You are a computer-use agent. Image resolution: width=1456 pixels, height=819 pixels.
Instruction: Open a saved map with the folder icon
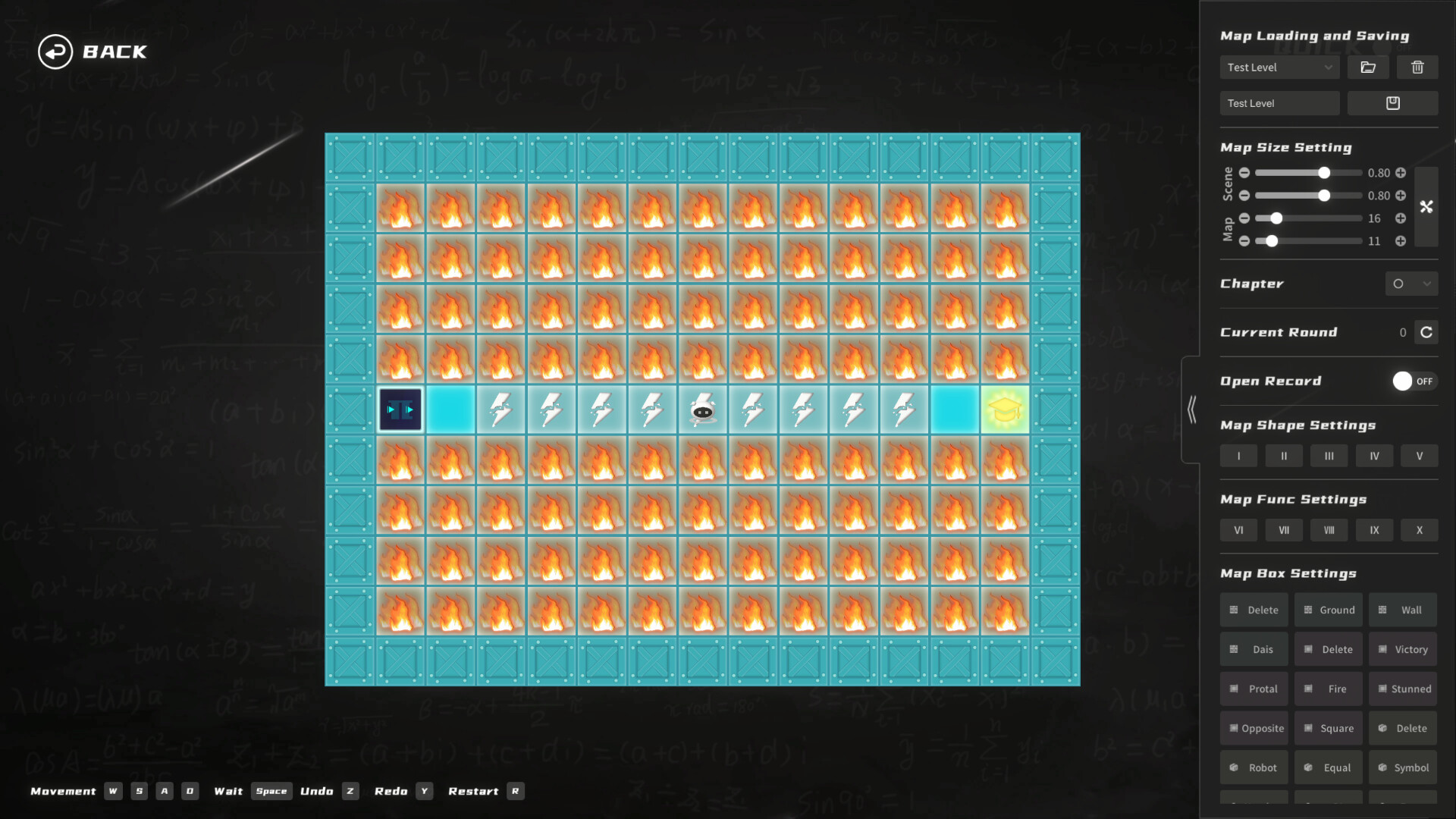click(x=1368, y=67)
